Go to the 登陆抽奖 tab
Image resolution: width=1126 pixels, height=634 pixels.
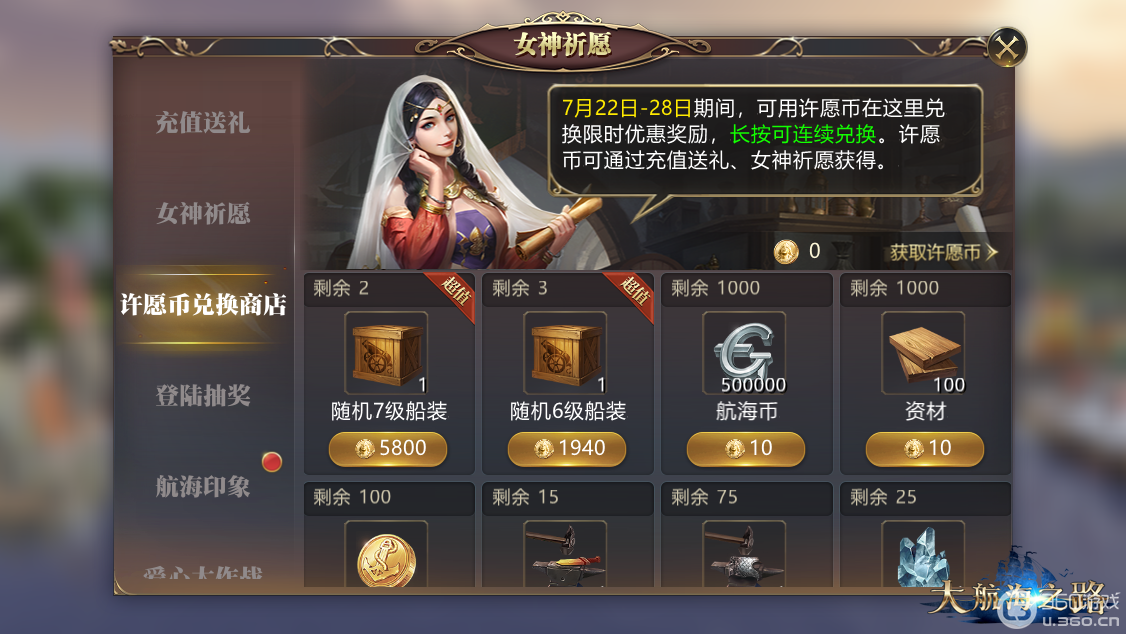click(203, 396)
